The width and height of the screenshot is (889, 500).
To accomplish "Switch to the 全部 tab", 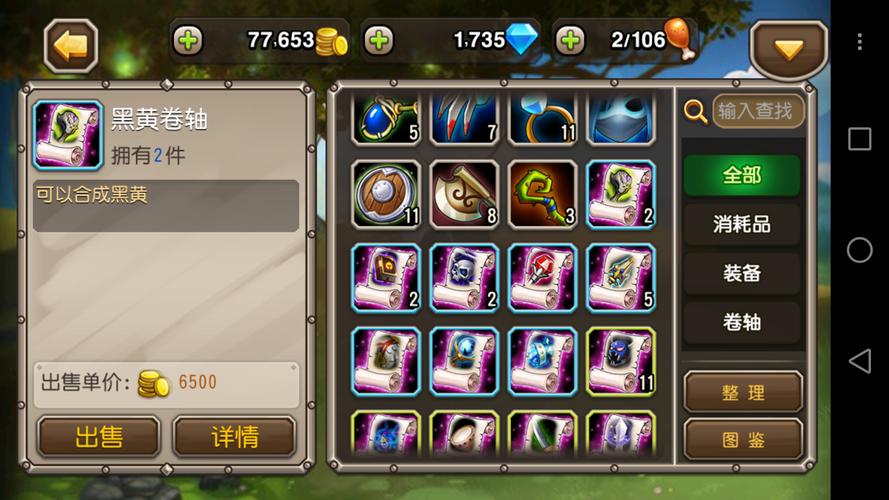I will point(742,175).
